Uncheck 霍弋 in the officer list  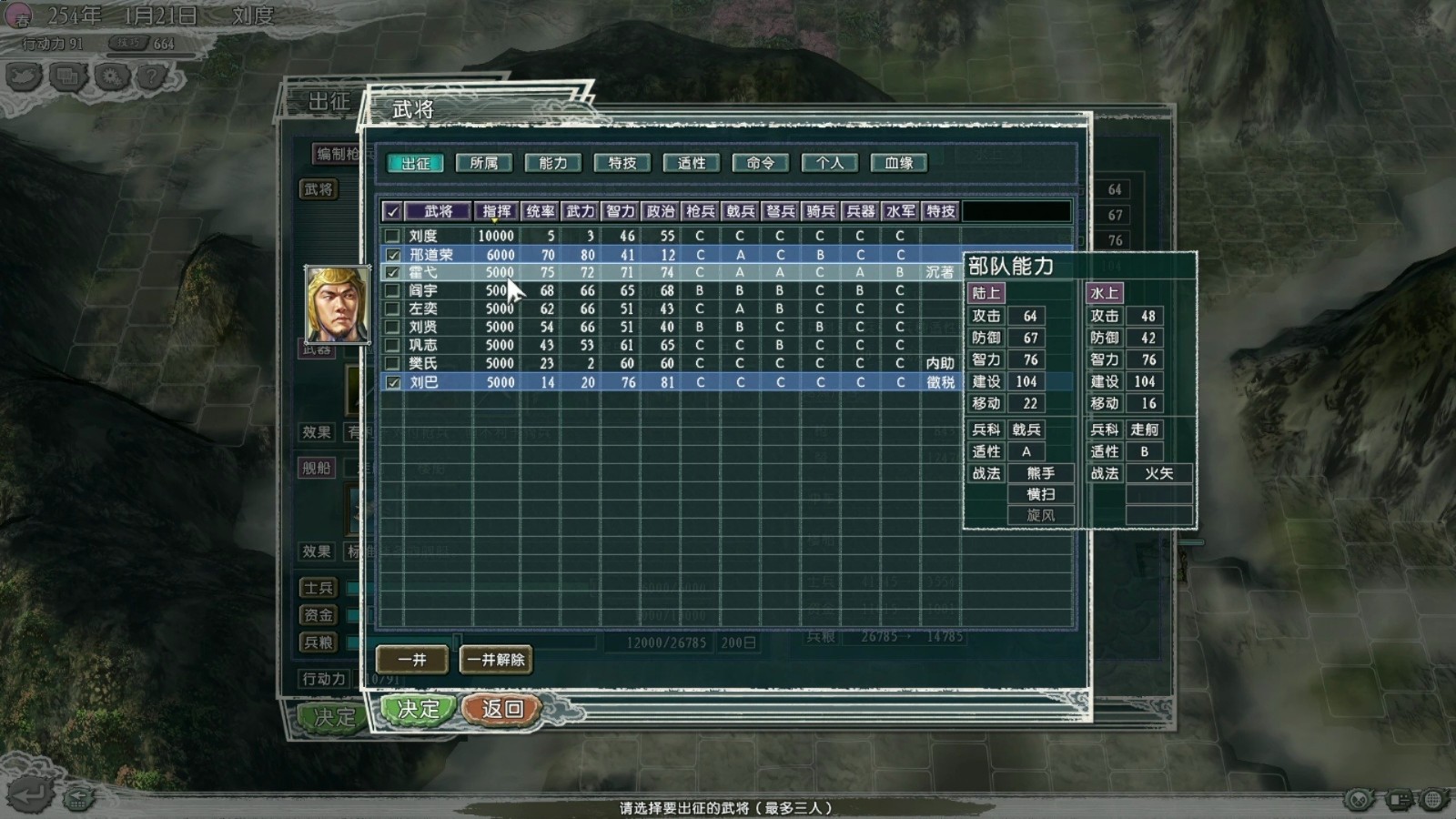(393, 272)
